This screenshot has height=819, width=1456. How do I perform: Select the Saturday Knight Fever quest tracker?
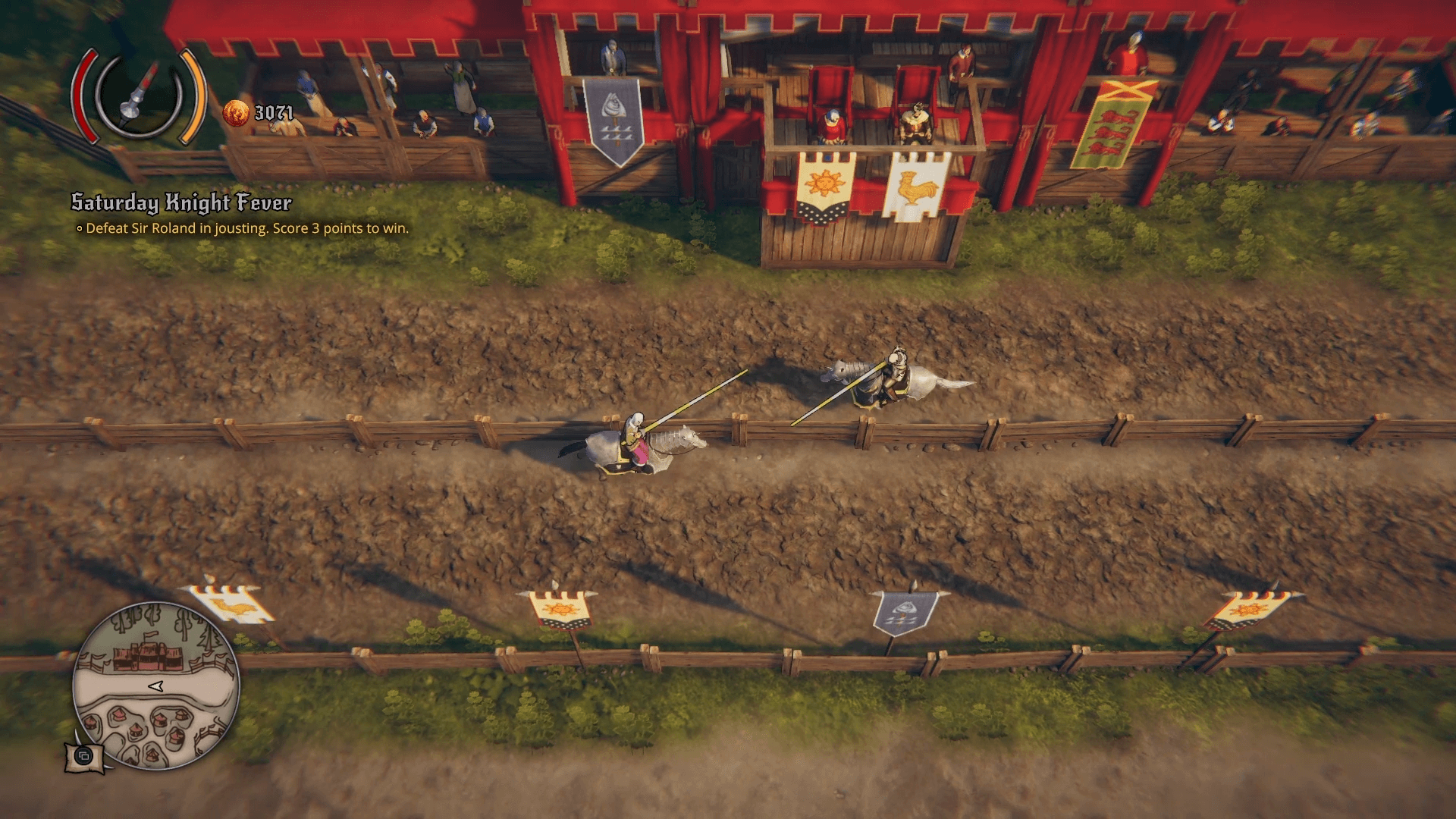[x=181, y=202]
